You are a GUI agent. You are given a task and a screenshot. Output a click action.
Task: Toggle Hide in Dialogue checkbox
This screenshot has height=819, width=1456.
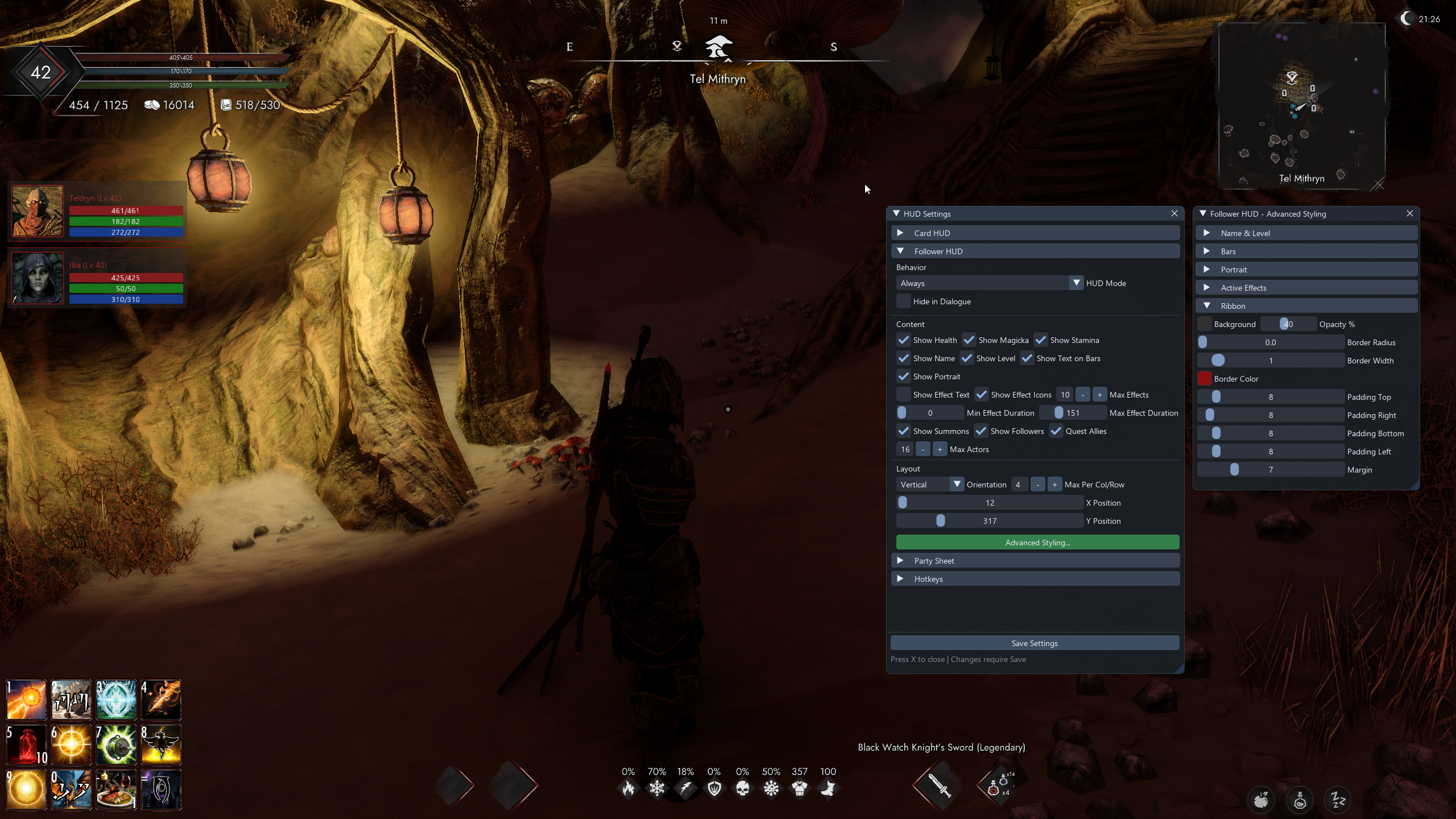click(903, 301)
